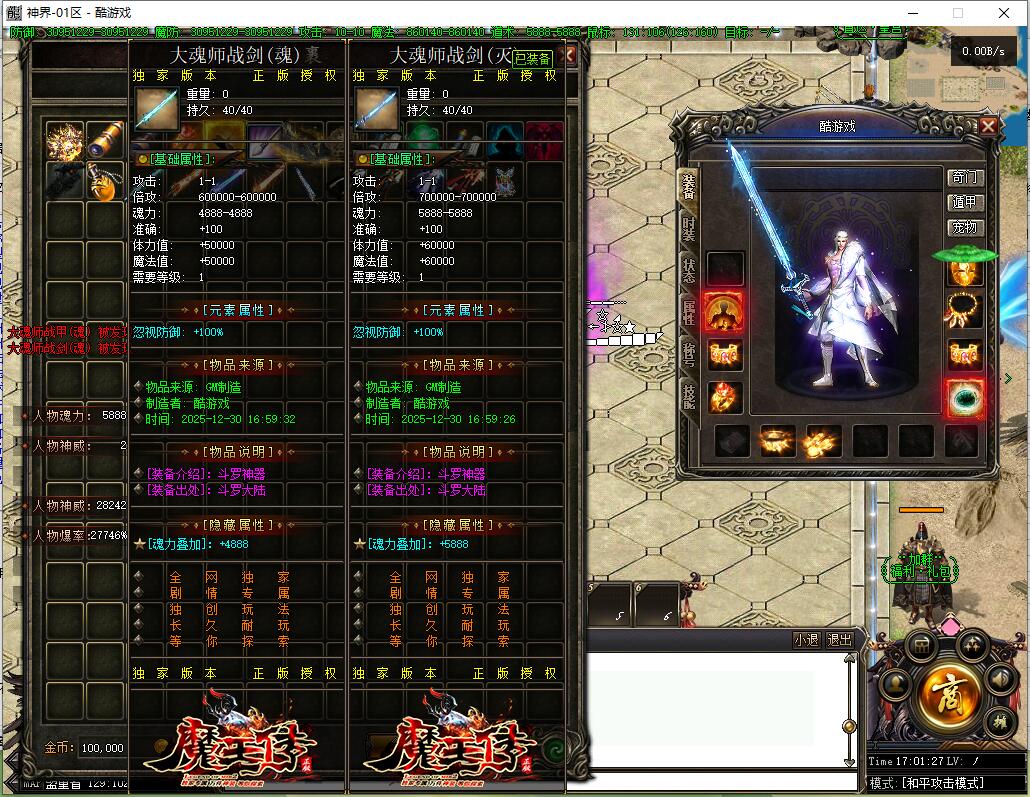Maximize the game window
This screenshot has width=1030, height=797.
coord(957,13)
